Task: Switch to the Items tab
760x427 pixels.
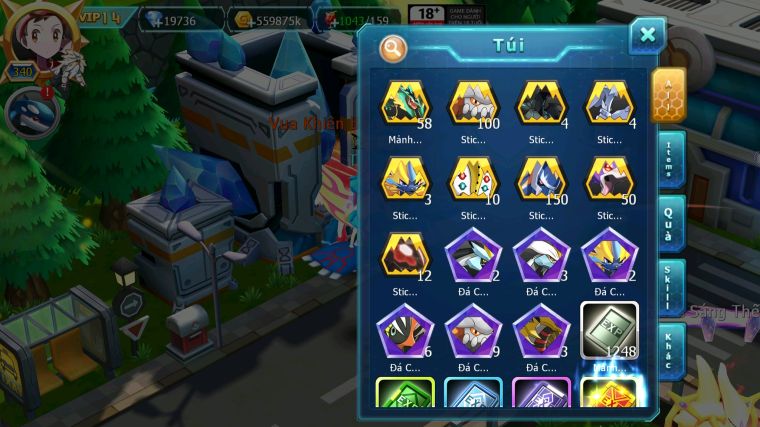Action: 670,159
